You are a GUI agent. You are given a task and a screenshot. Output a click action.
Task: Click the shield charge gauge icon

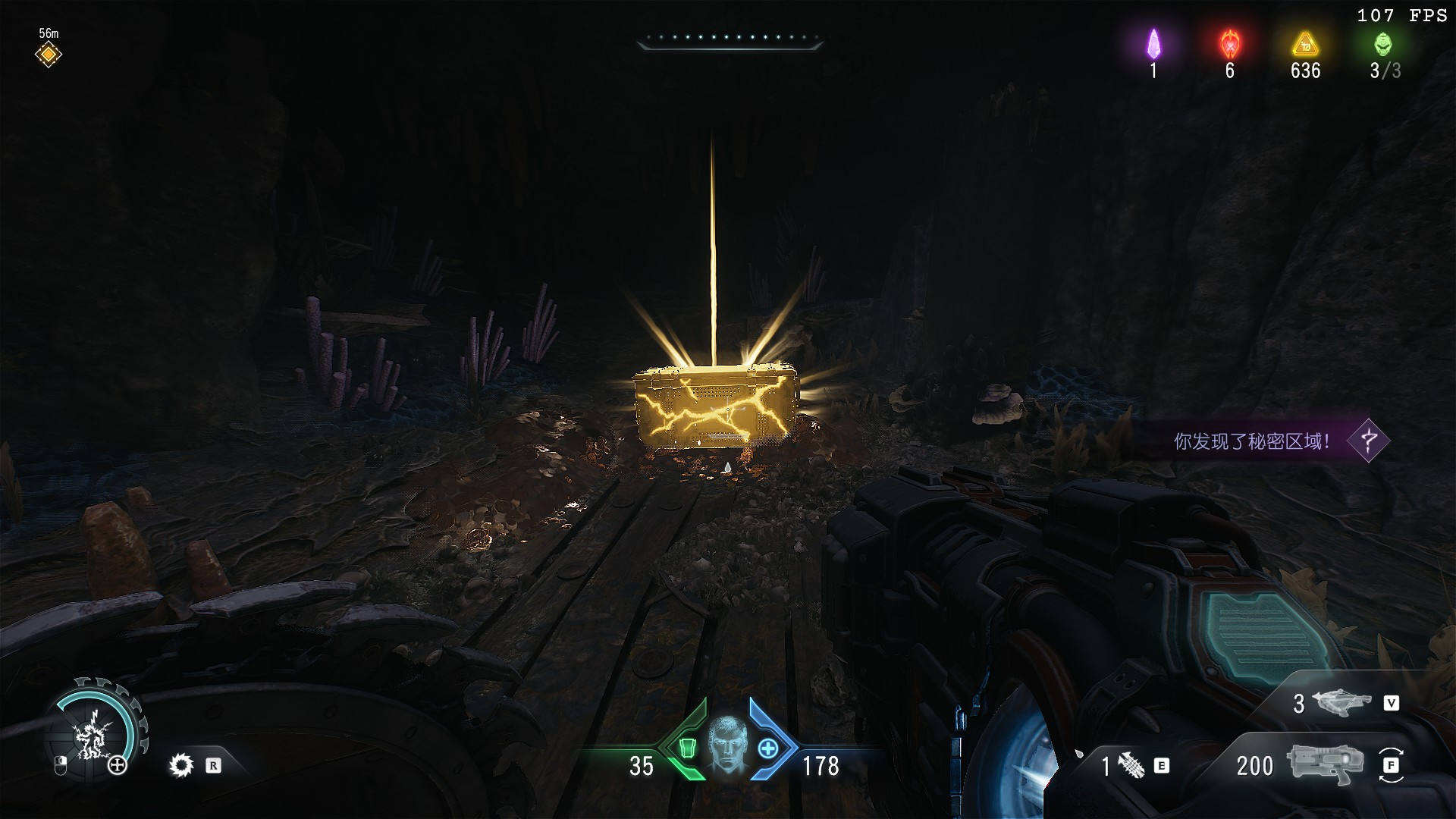click(x=94, y=734)
